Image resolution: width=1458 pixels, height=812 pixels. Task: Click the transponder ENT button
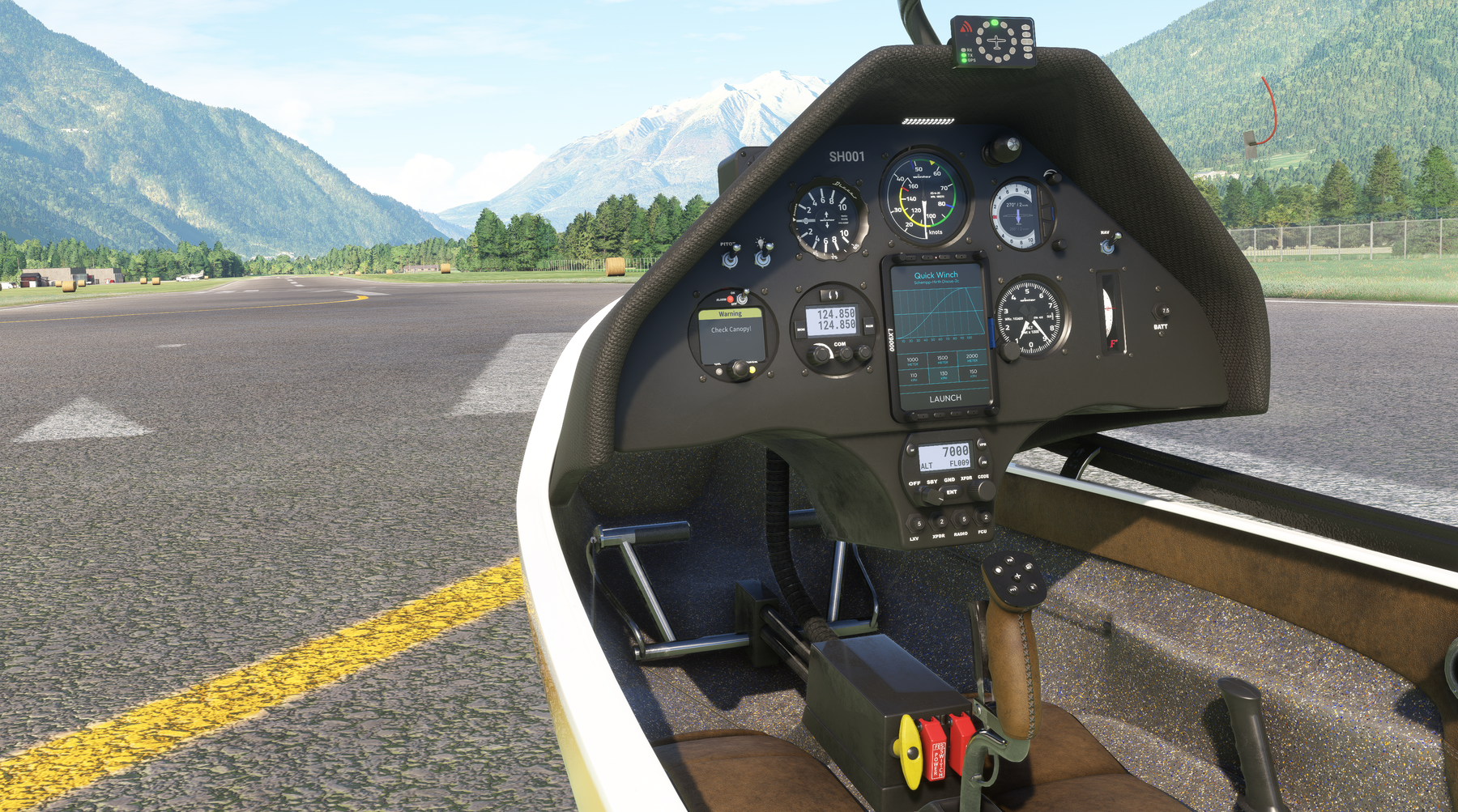tap(952, 492)
